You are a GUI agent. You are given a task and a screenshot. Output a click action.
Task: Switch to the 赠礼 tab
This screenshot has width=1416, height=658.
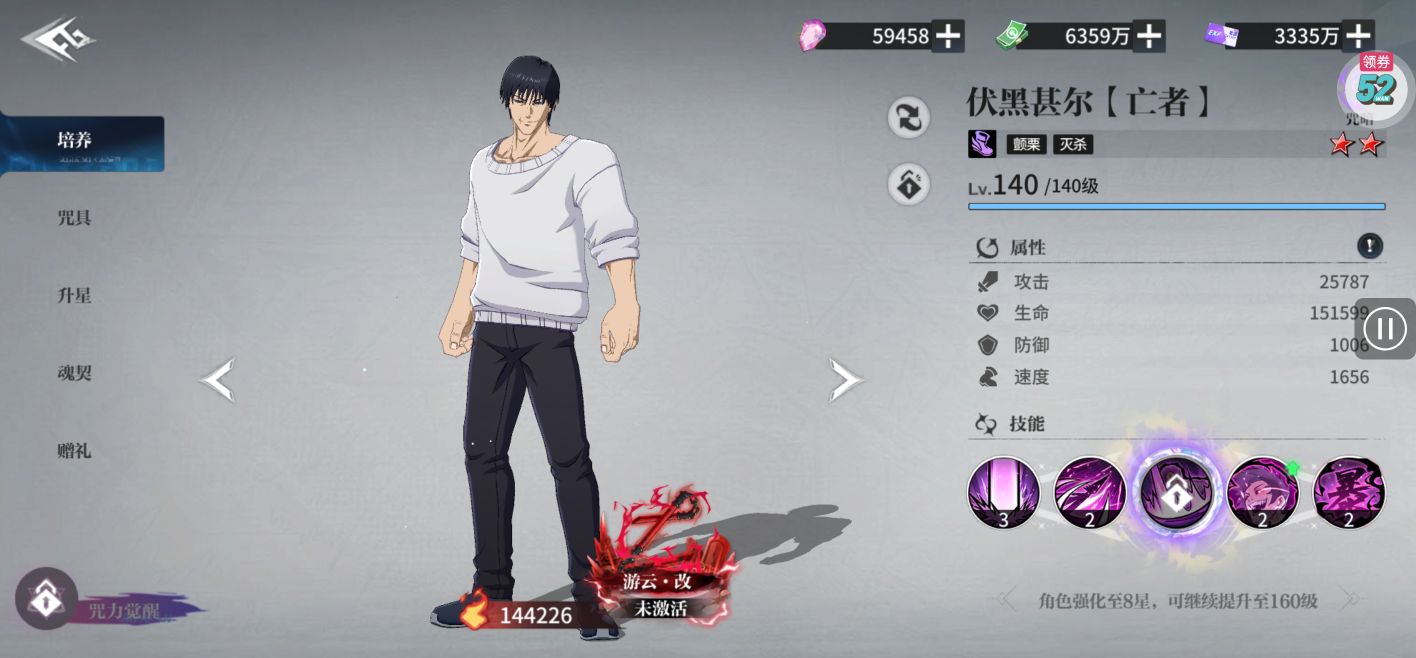tap(75, 451)
